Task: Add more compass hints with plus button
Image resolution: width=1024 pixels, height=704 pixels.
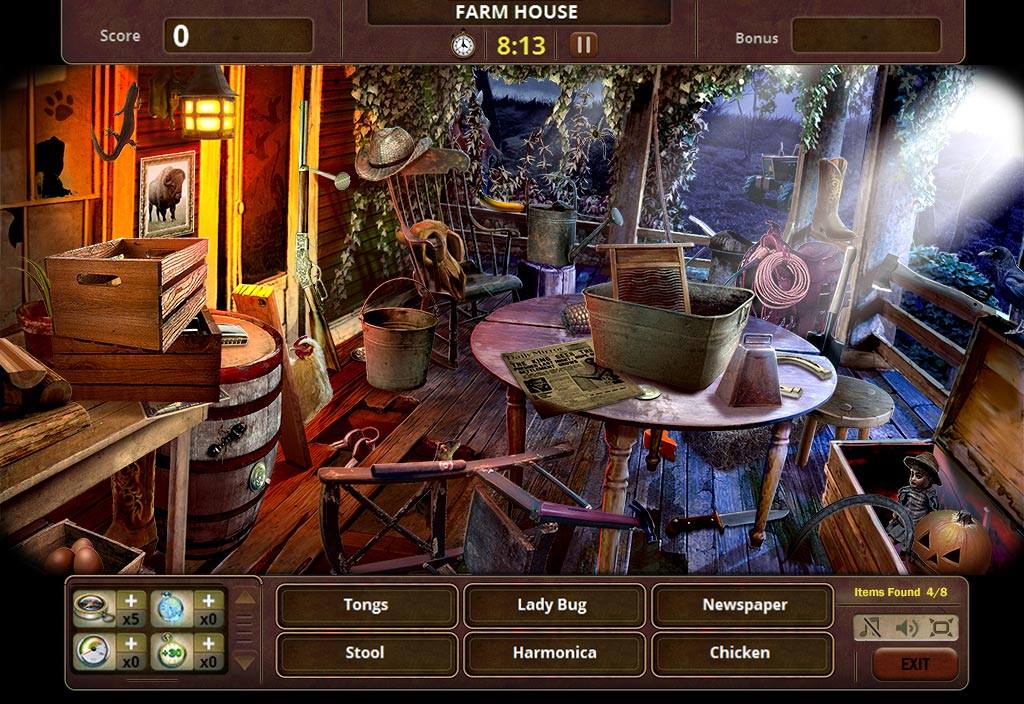Action: [131, 600]
